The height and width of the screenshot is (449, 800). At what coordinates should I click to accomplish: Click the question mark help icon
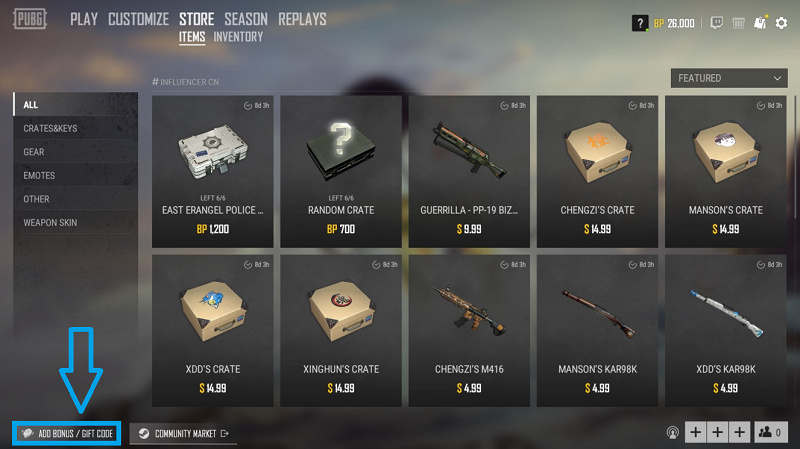(640, 23)
